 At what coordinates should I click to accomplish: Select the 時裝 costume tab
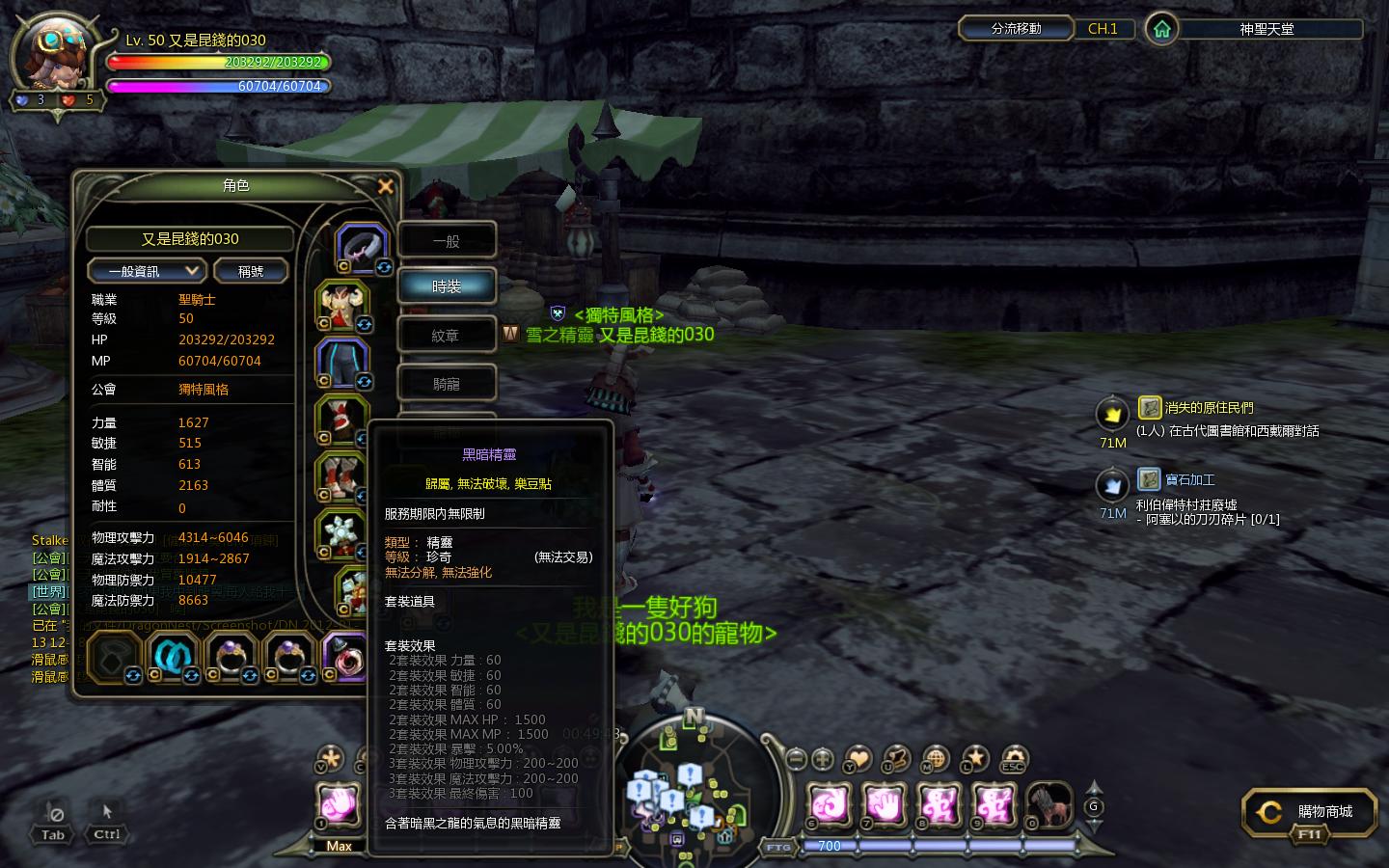click(447, 286)
